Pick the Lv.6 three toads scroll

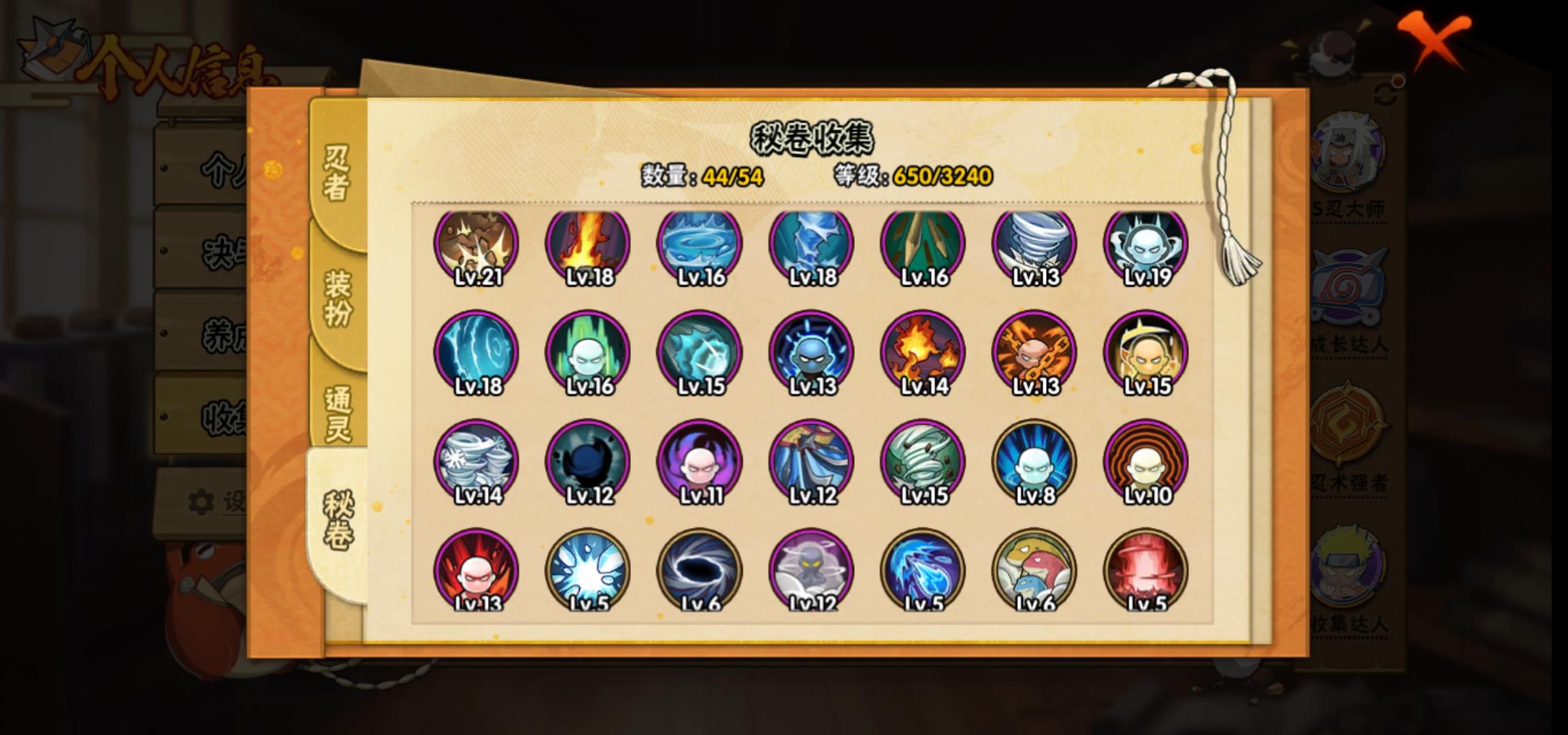(x=1034, y=570)
